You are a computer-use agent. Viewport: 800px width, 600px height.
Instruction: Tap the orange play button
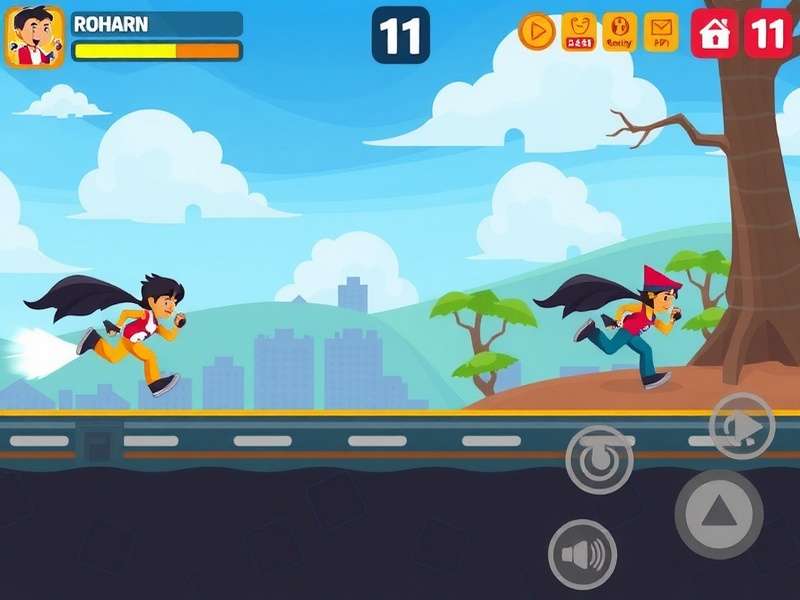[x=537, y=32]
